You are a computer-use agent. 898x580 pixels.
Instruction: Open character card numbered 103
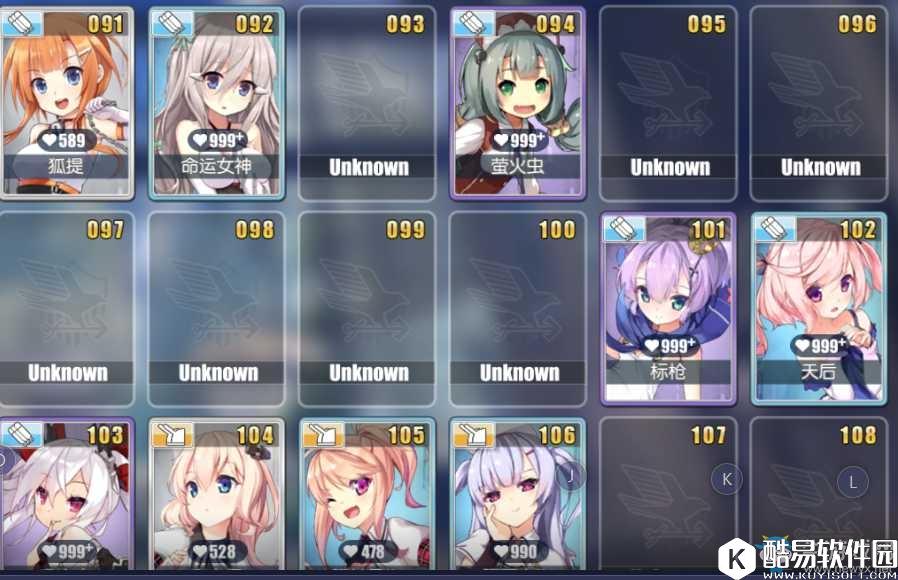point(66,495)
